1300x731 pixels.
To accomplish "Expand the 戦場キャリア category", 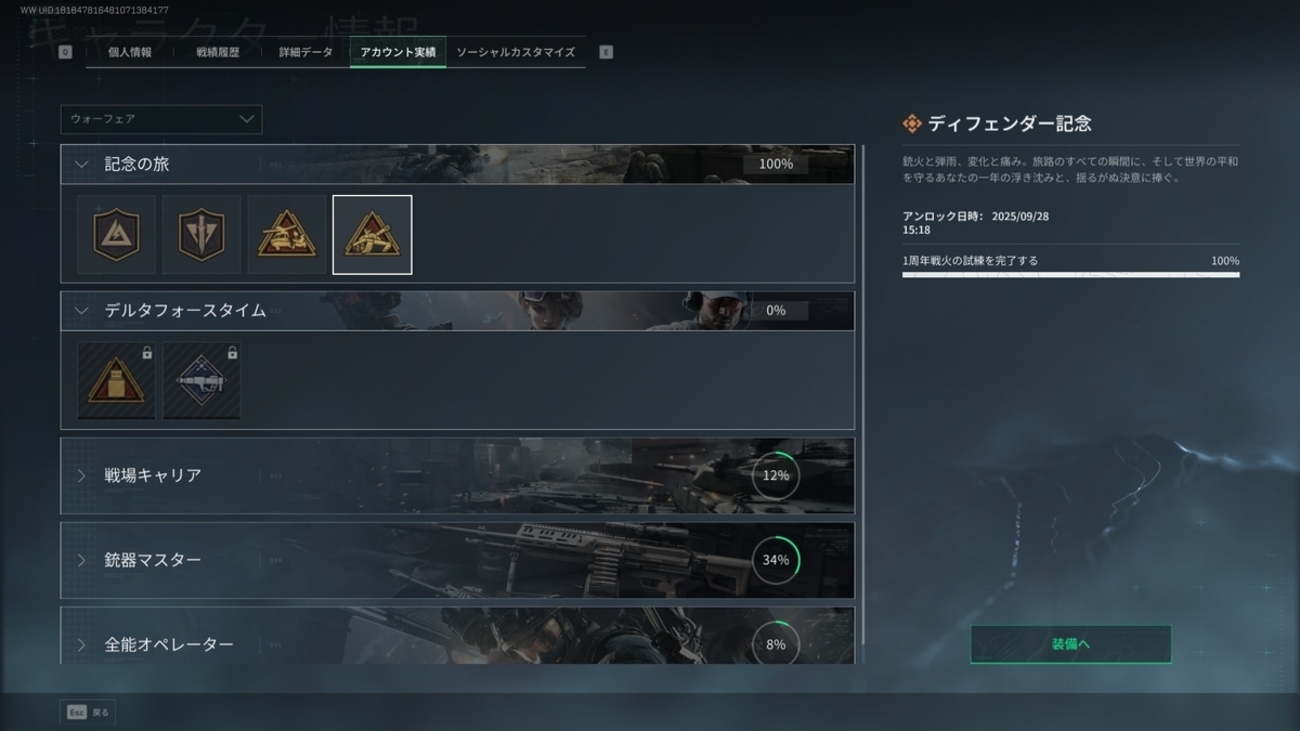I will (457, 476).
